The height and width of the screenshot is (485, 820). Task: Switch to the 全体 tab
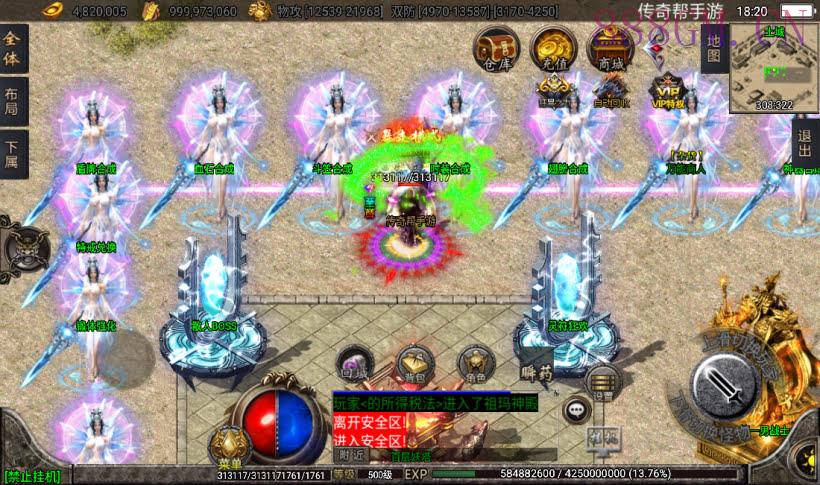coord(13,46)
